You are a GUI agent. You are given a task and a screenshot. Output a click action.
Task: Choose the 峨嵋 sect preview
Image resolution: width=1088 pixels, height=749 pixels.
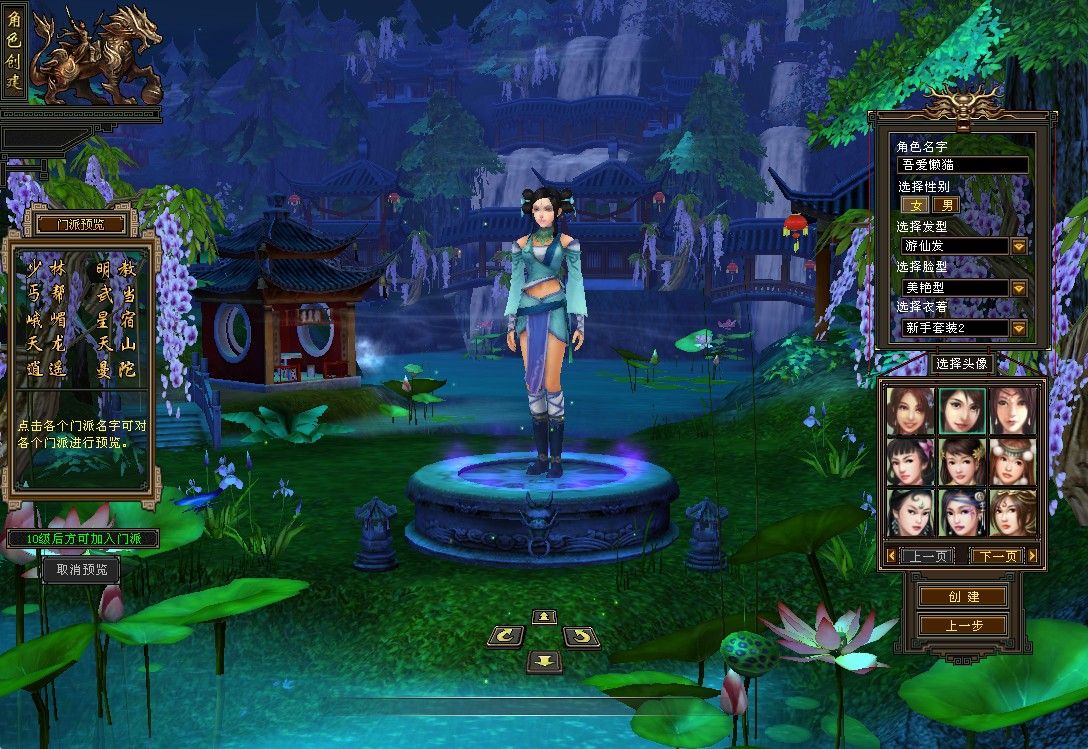click(48, 320)
